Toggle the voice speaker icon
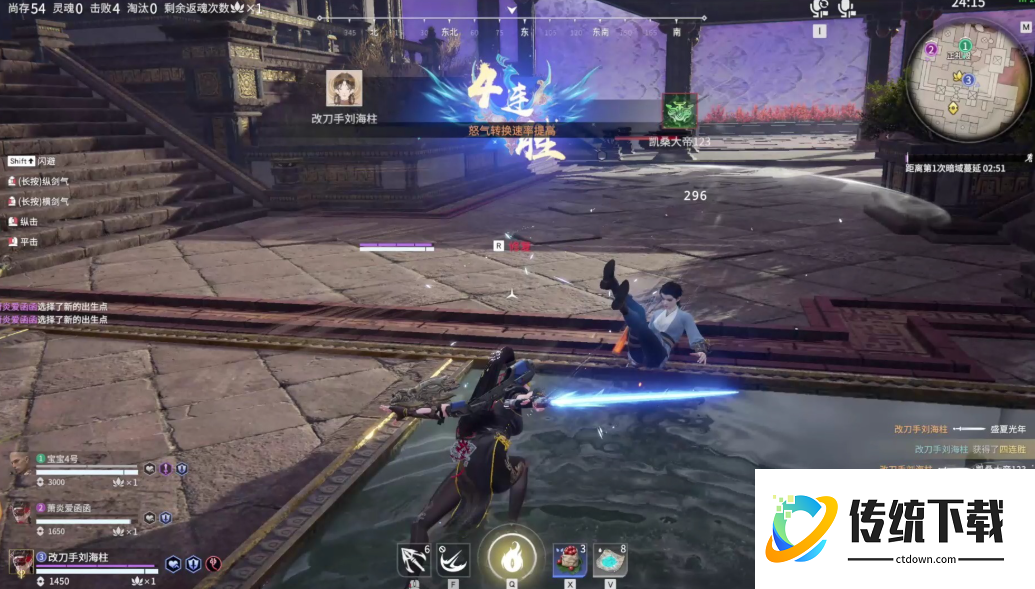Viewport: 1035px width, 589px height. tap(820, 9)
